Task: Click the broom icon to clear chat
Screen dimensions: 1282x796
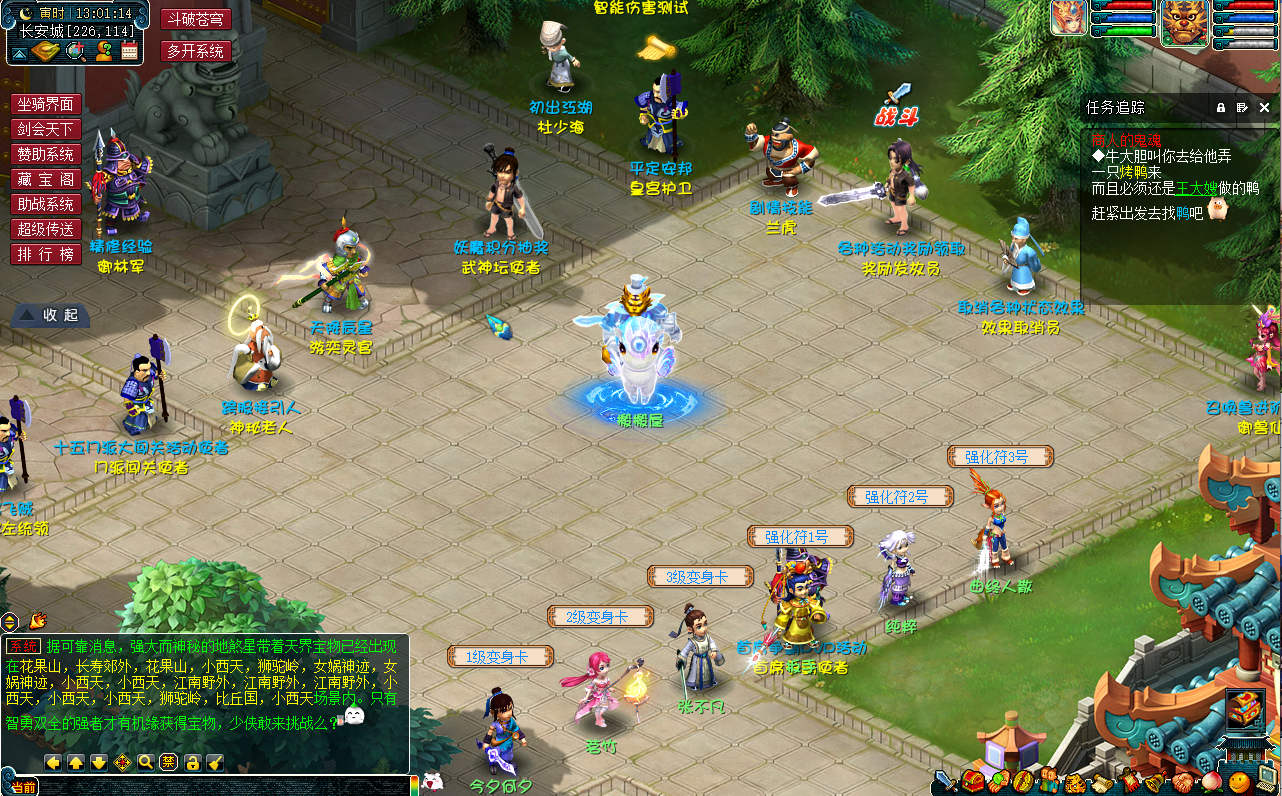Action: point(215,763)
